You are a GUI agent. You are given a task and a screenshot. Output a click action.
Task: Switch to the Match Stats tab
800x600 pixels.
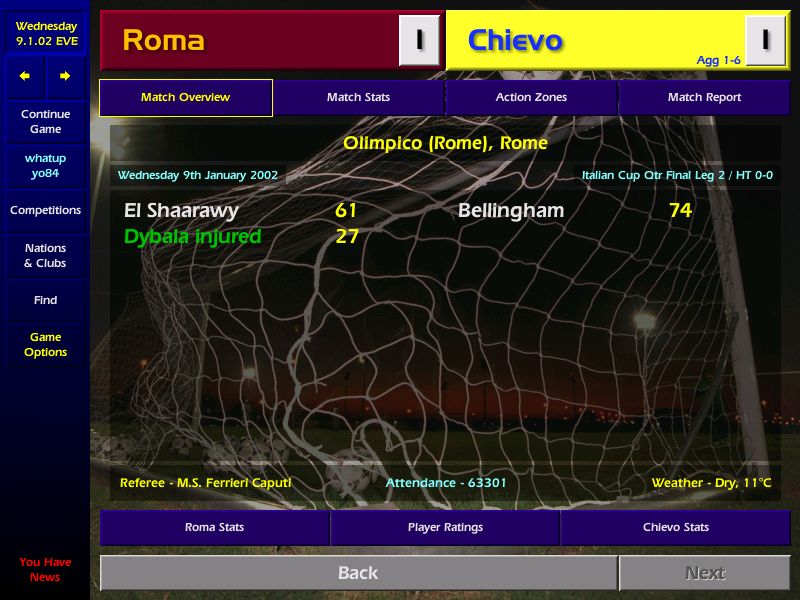tap(358, 97)
